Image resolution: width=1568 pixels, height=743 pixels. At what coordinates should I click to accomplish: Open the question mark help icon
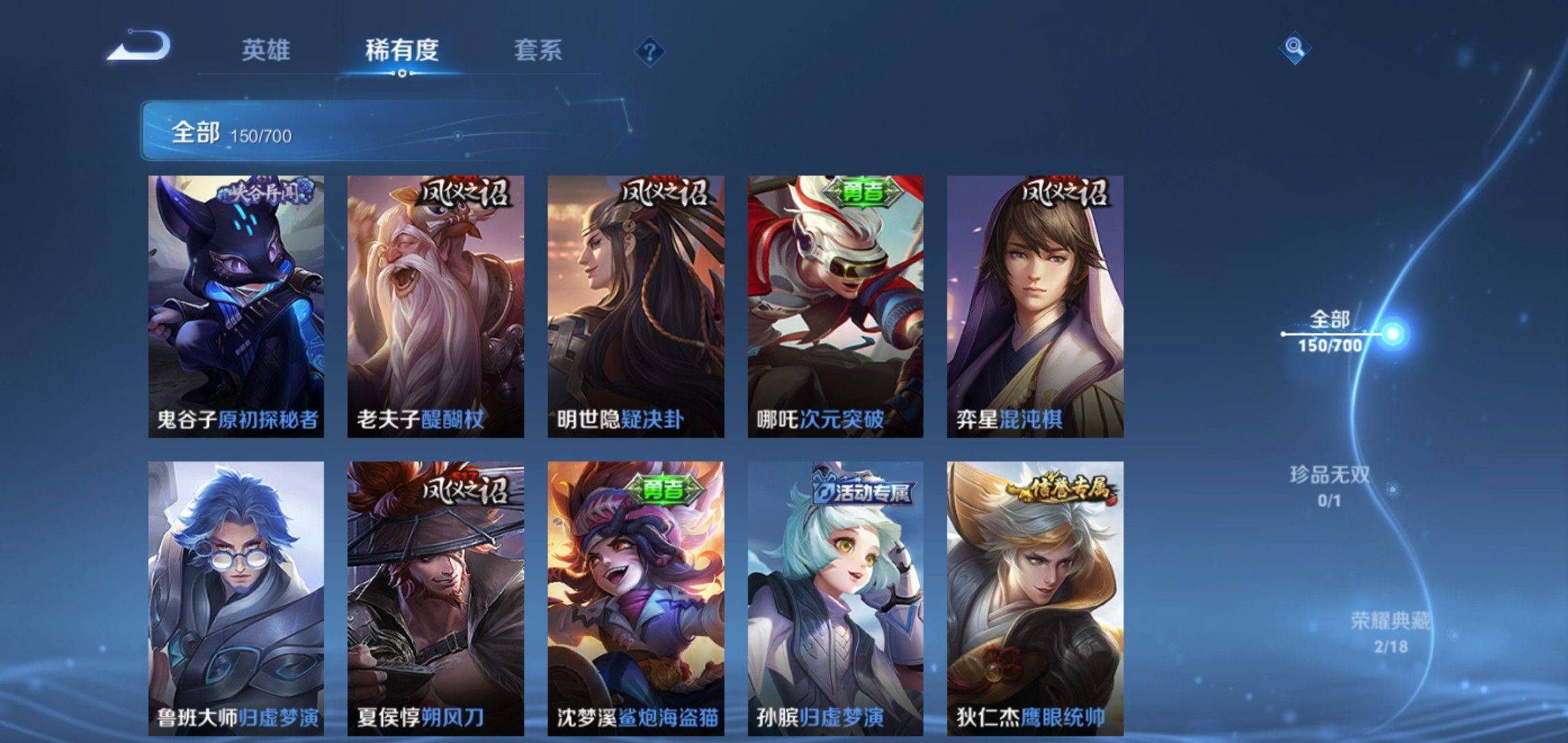pos(649,52)
